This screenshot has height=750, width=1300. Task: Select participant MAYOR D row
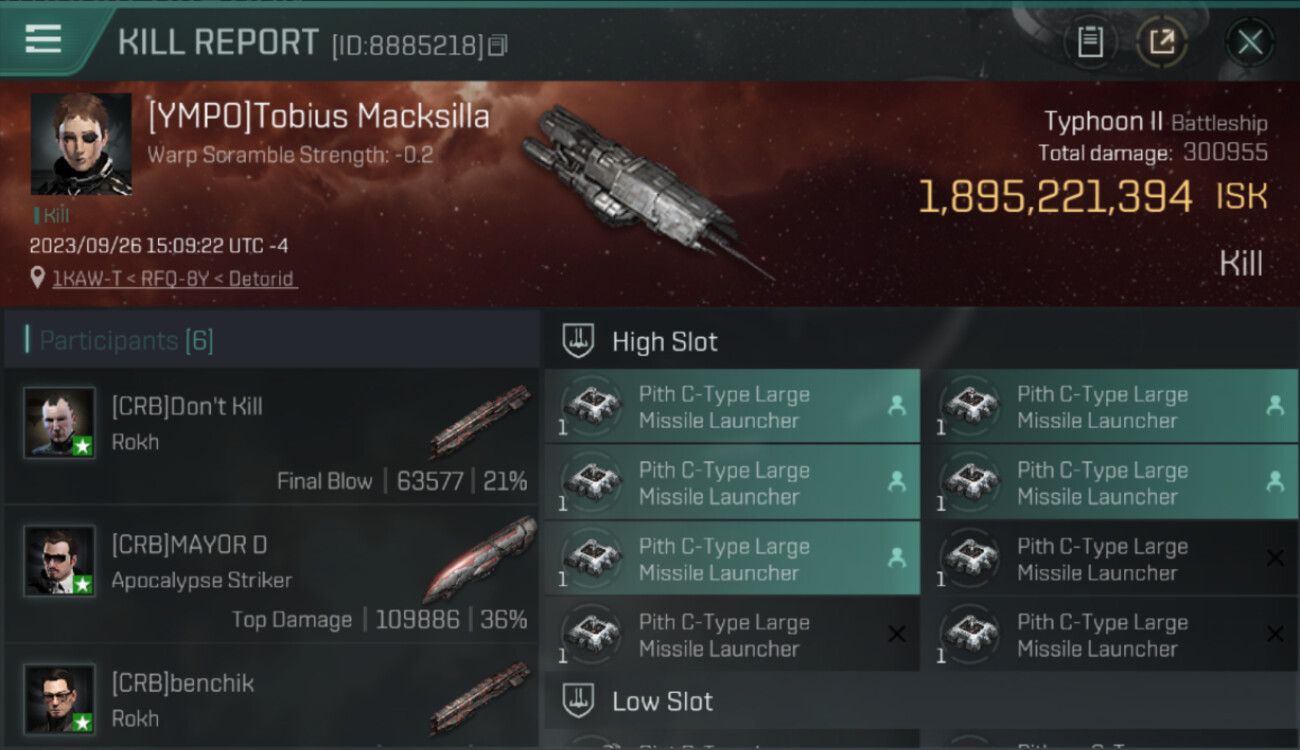point(272,577)
